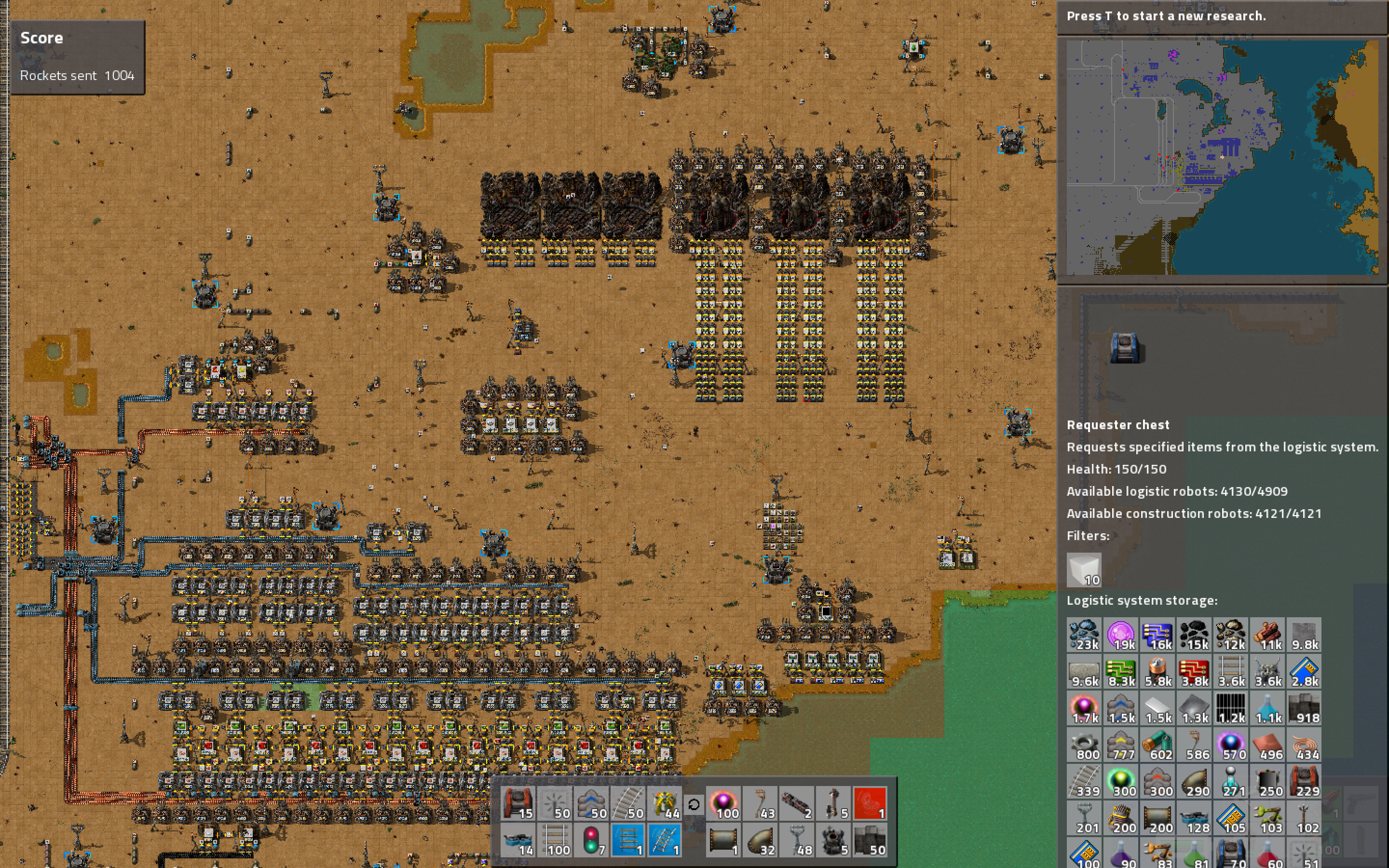Screen dimensions: 1389x868
Task: Choose the yellow-green machine stack of 44
Action: click(x=665, y=802)
